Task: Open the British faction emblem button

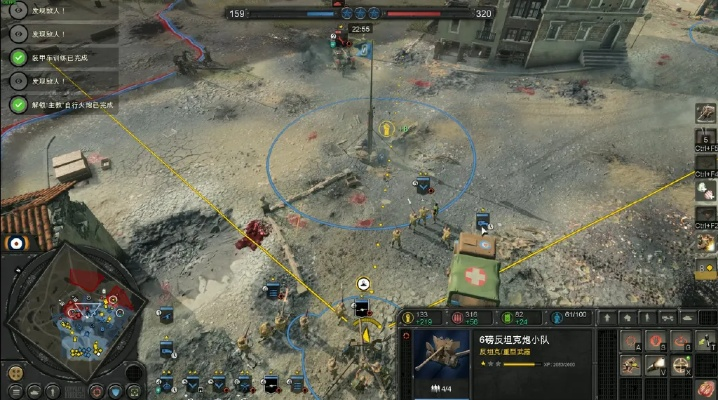Action: coord(16,244)
